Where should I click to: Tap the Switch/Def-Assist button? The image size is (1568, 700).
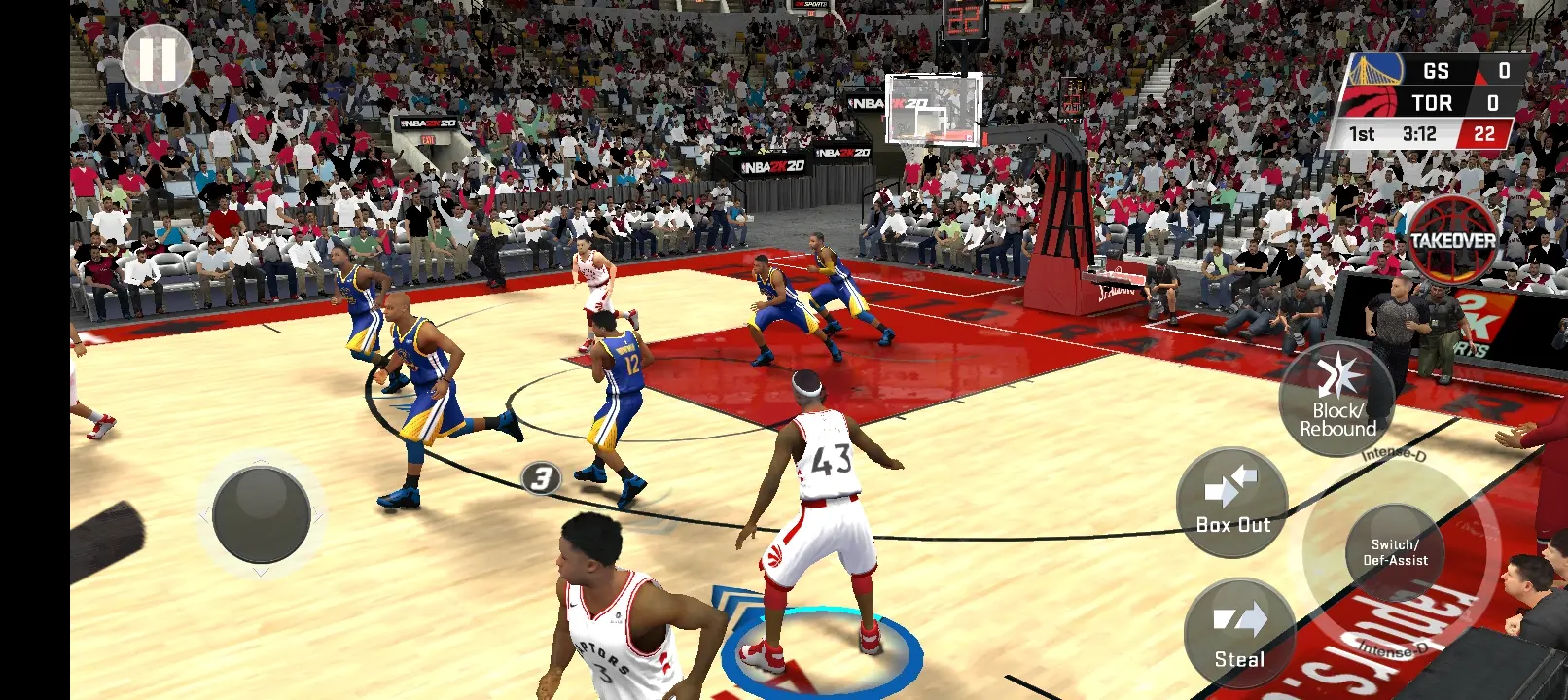[1395, 552]
